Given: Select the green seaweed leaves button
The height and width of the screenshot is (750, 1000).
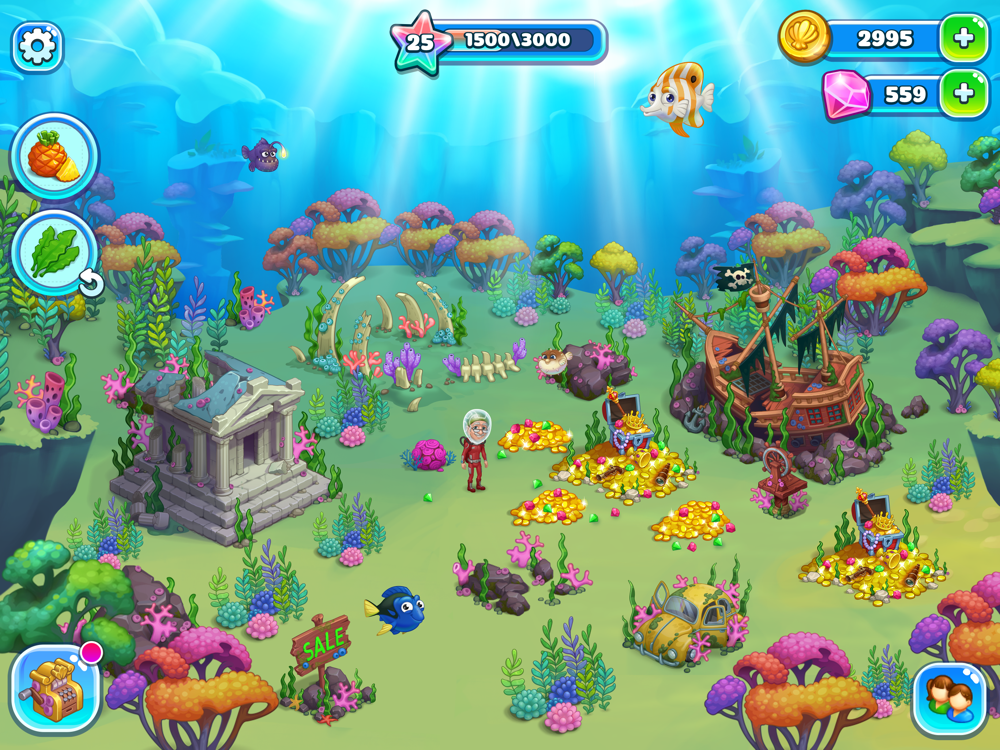Looking at the screenshot, I should pyautogui.click(x=54, y=254).
